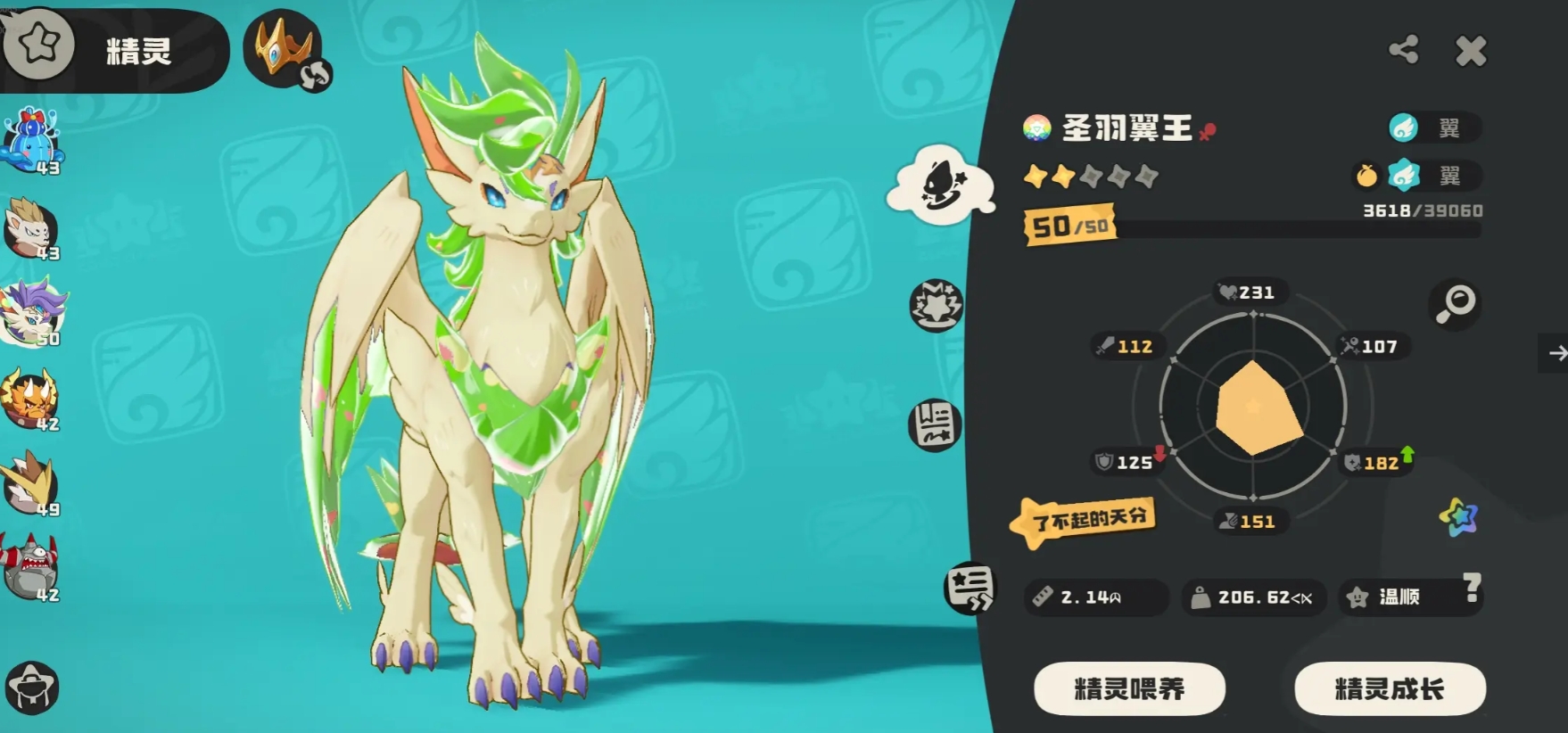Show the 温顺 nature help question mark
This screenshot has height=733, width=1568.
tap(1472, 587)
